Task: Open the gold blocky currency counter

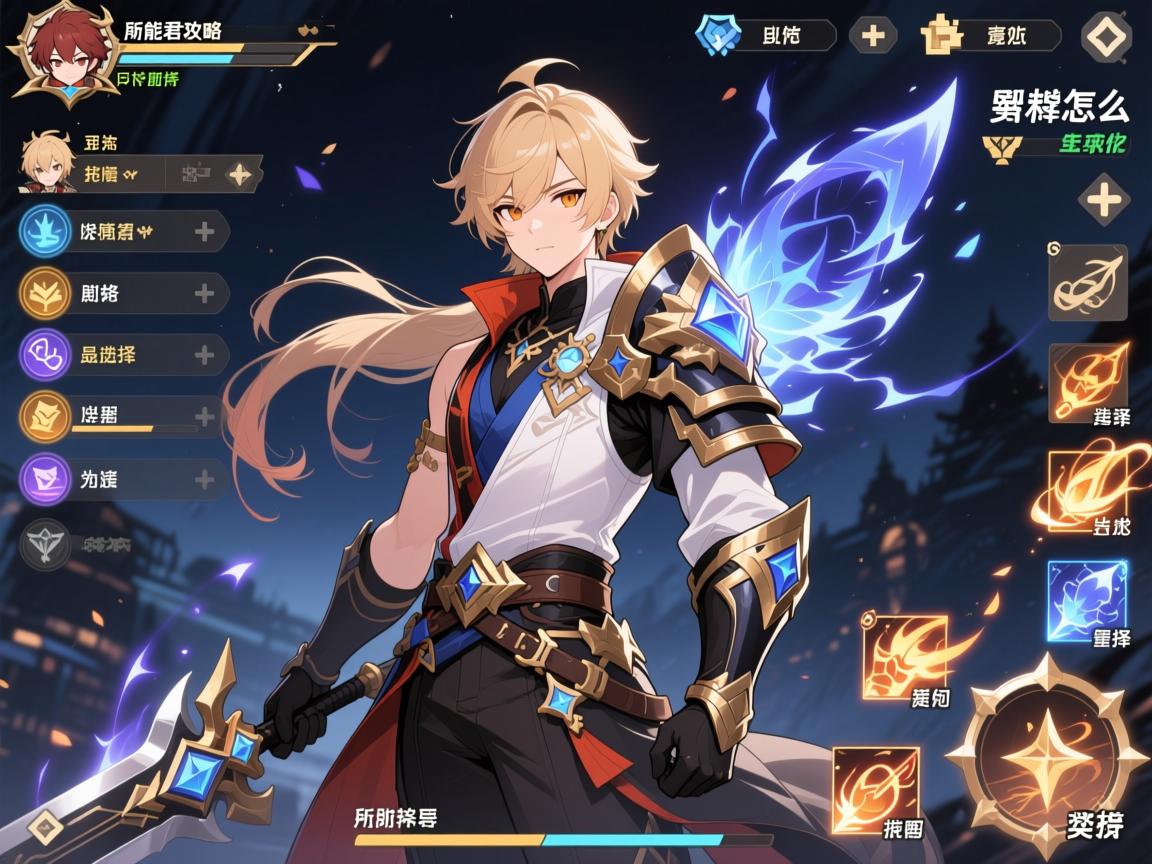Action: [990, 36]
